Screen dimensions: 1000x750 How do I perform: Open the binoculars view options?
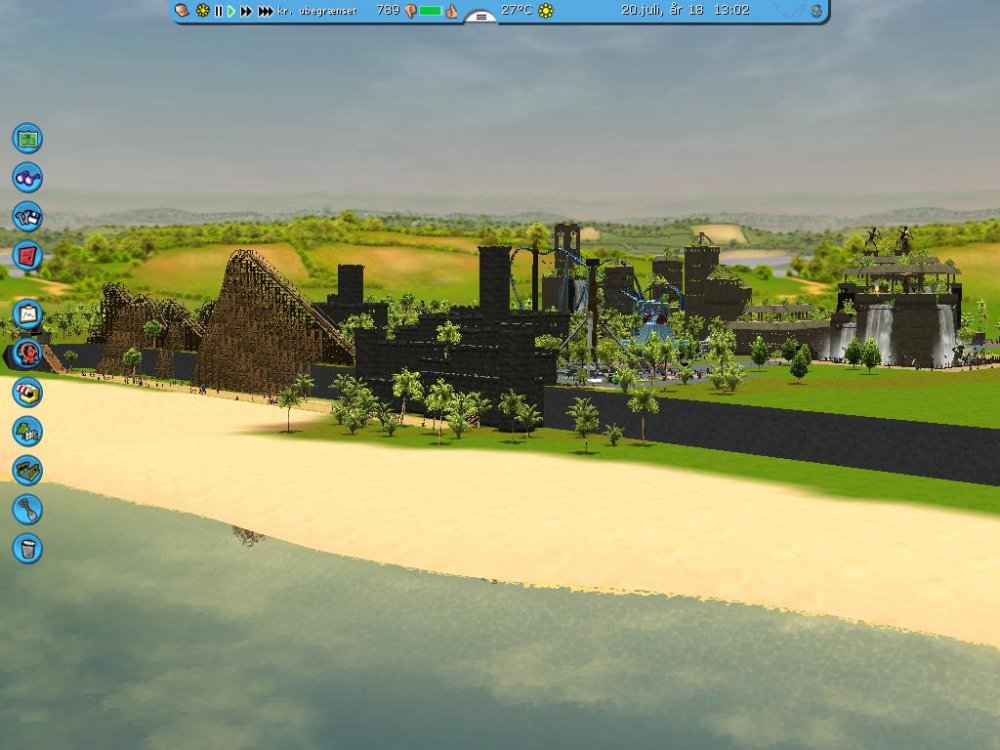27,177
